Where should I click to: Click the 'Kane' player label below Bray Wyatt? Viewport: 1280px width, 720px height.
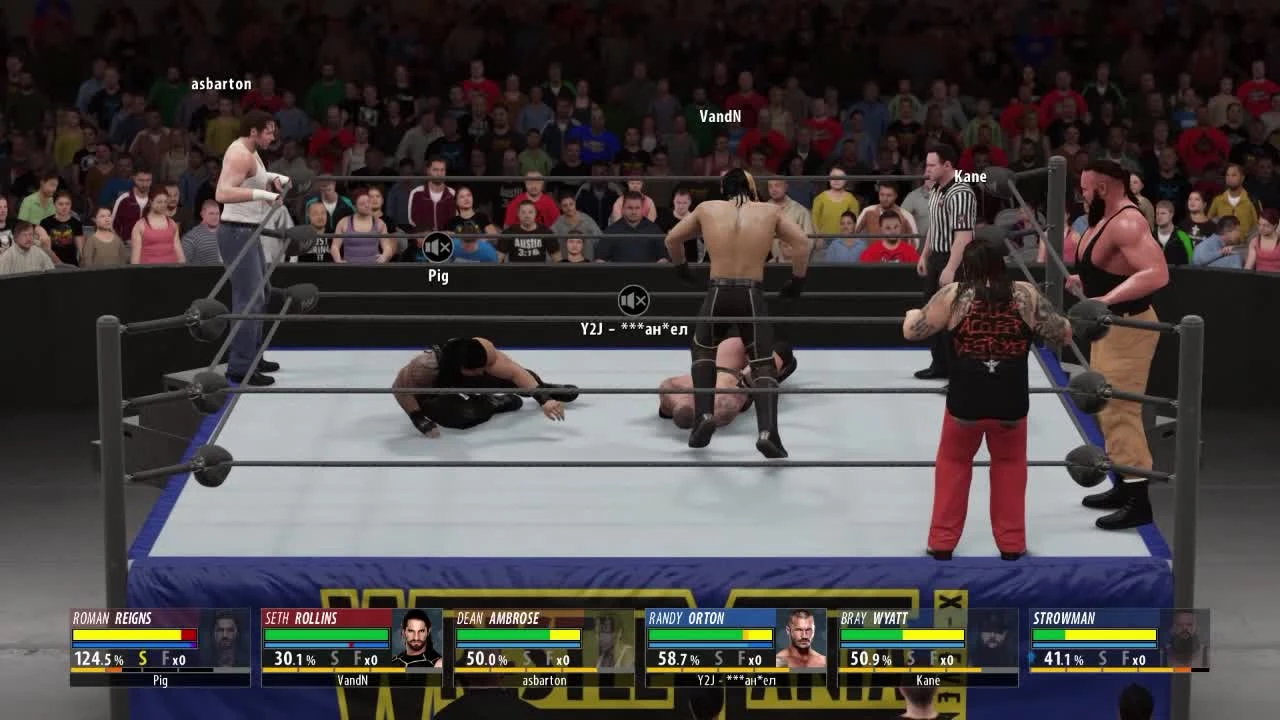click(x=928, y=679)
